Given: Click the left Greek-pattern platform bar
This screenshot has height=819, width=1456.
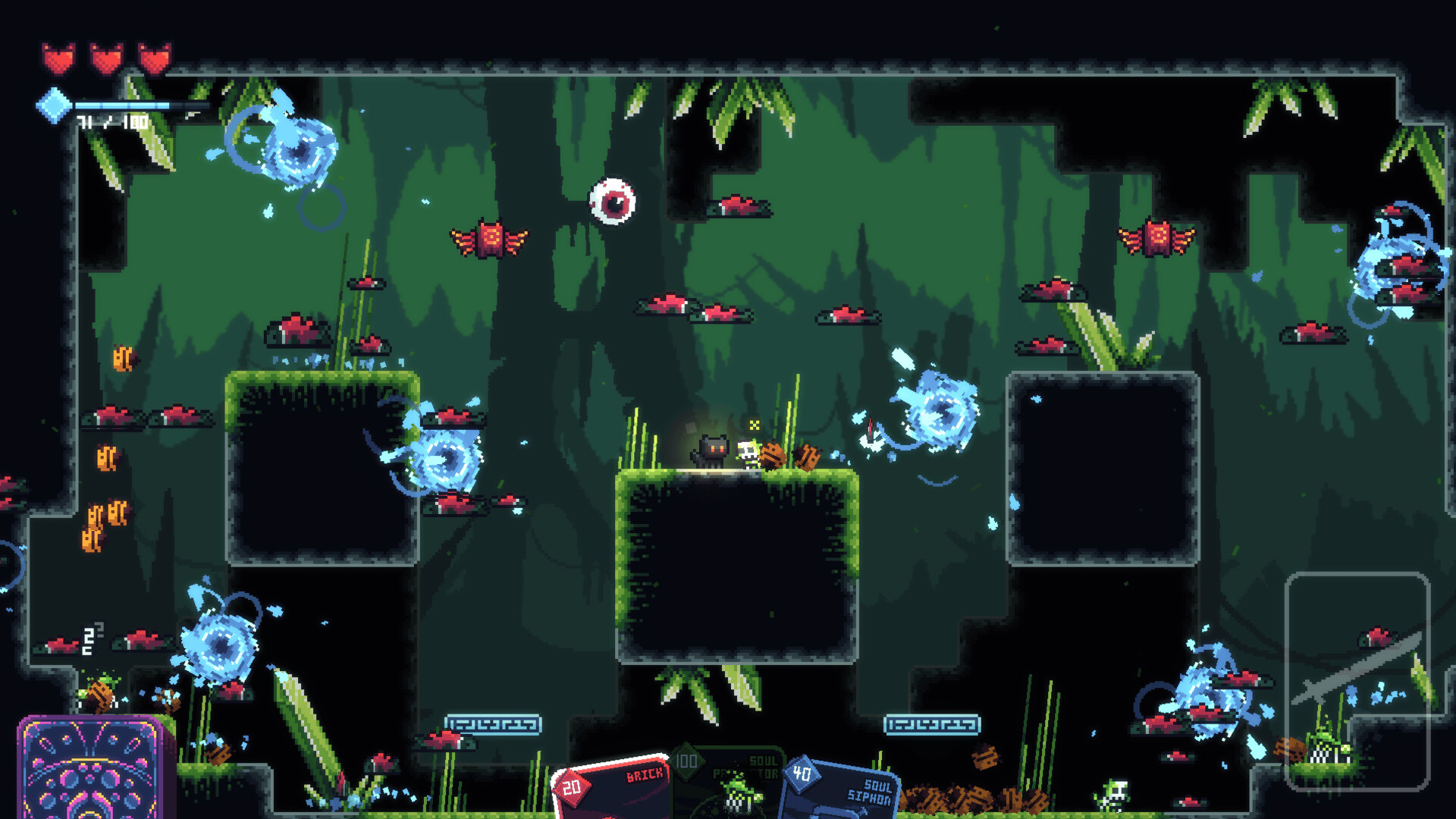Looking at the screenshot, I should pyautogui.click(x=494, y=724).
